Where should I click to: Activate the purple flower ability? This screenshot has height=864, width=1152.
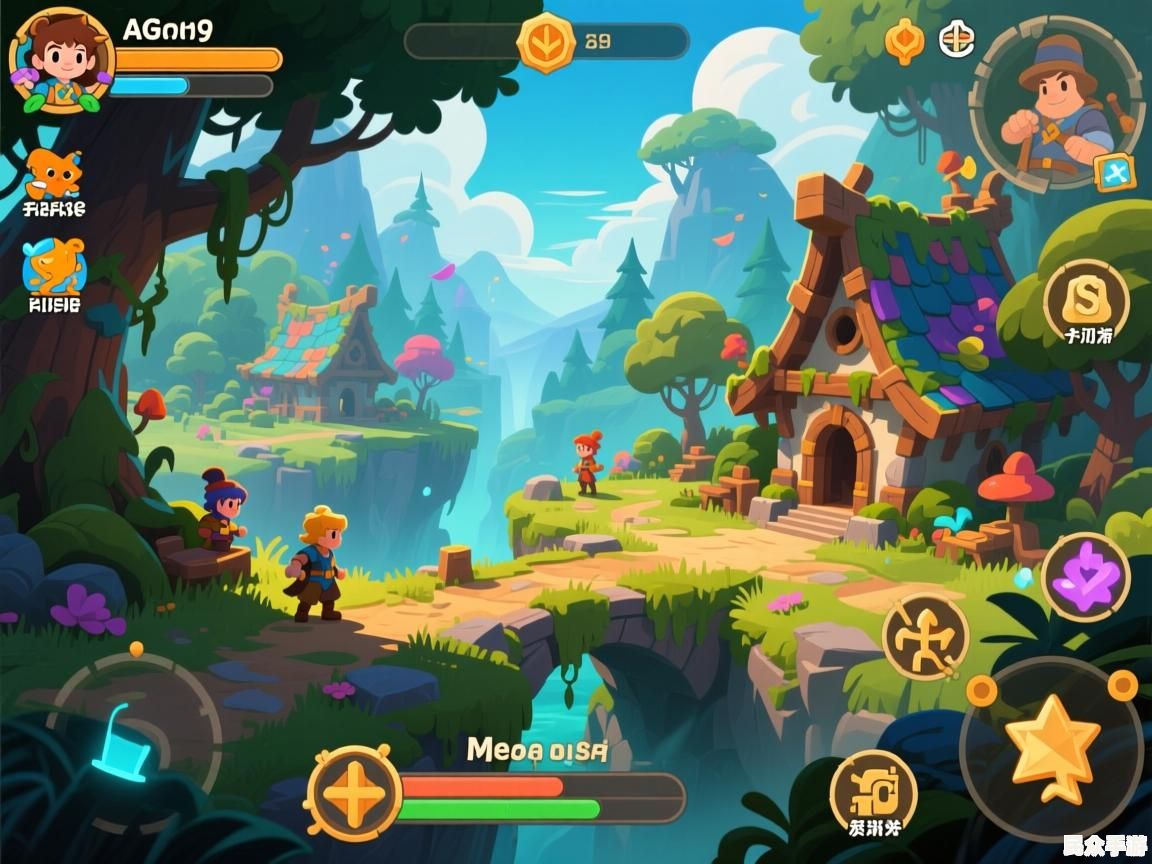[x=1086, y=576]
